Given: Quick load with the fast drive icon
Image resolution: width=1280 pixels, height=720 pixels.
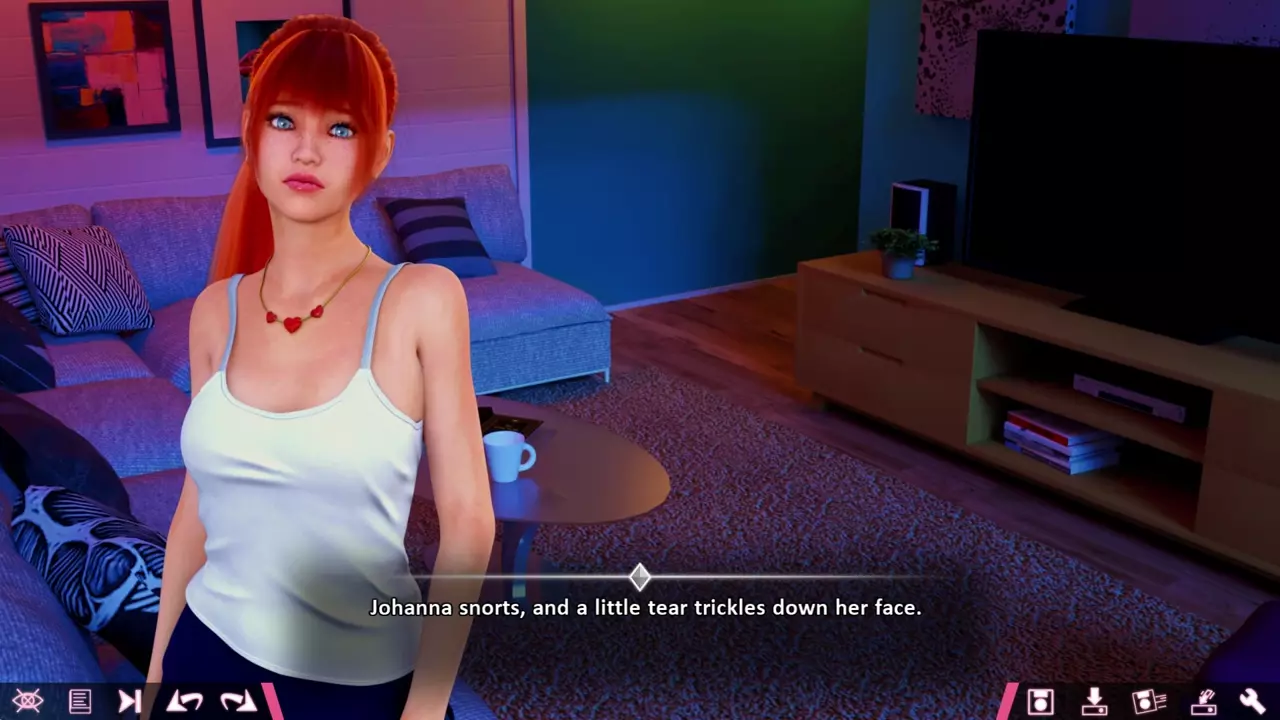Looking at the screenshot, I should point(1202,701).
